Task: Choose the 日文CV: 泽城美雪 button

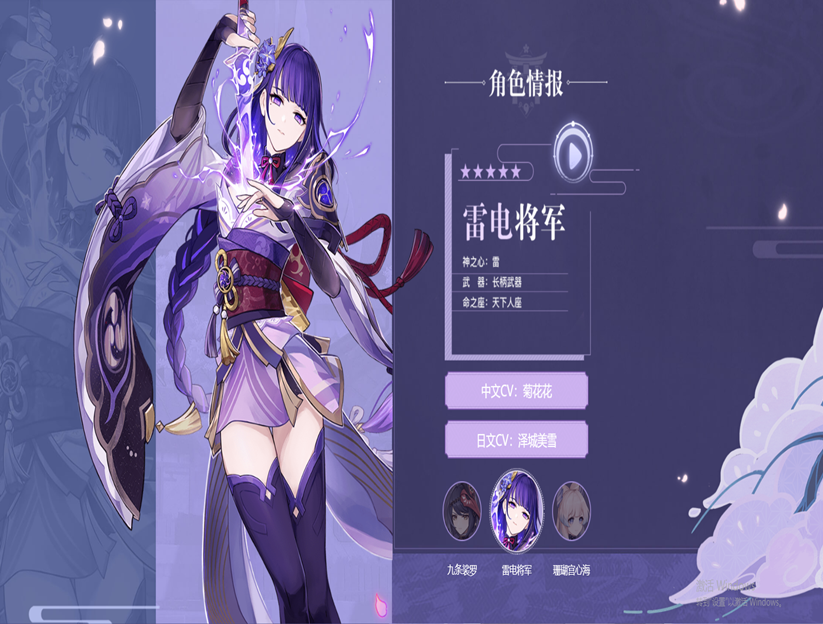Action: [x=516, y=439]
